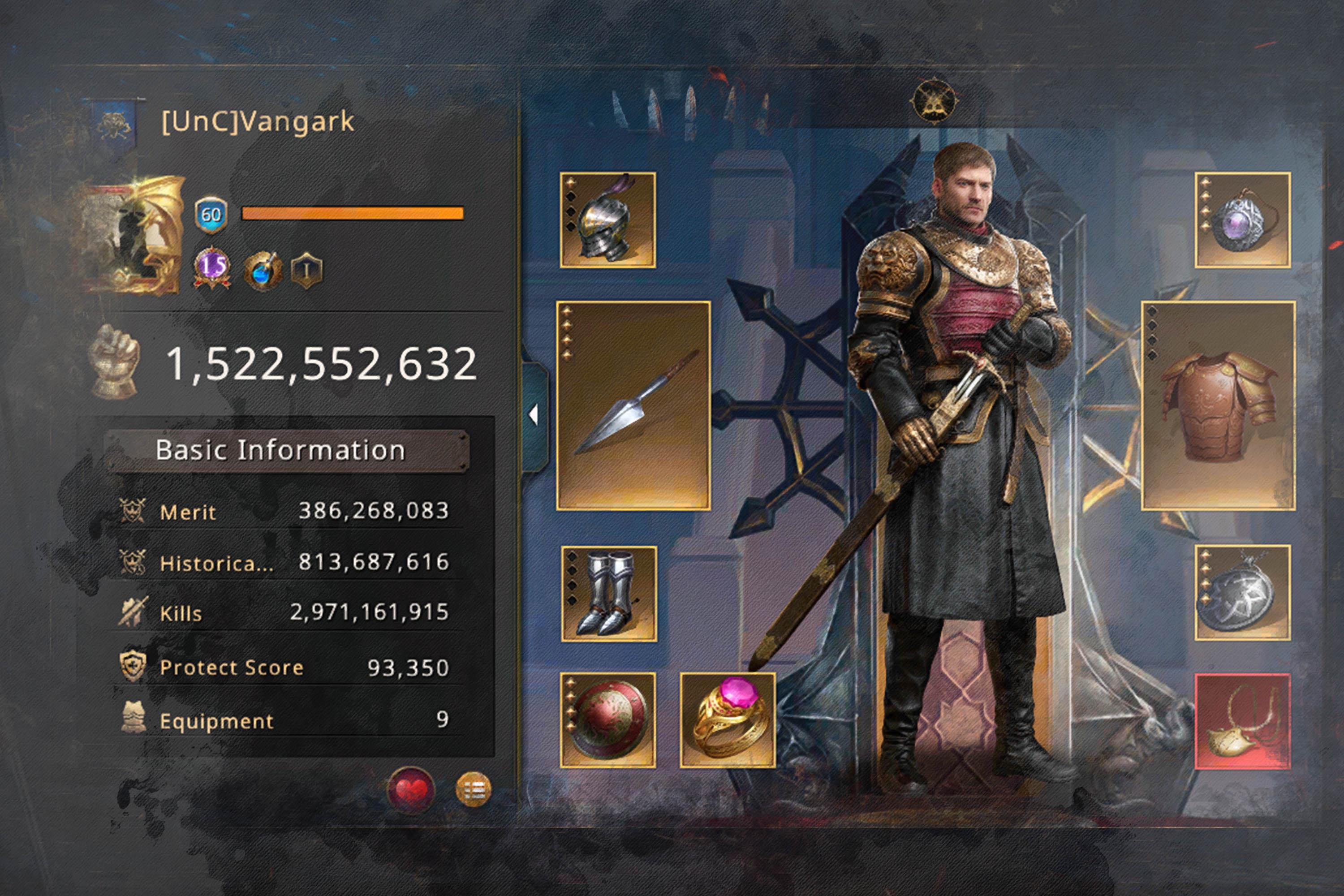Image resolution: width=1344 pixels, height=896 pixels.
Task: Select the plumed helmet equipment slot
Action: point(607,220)
